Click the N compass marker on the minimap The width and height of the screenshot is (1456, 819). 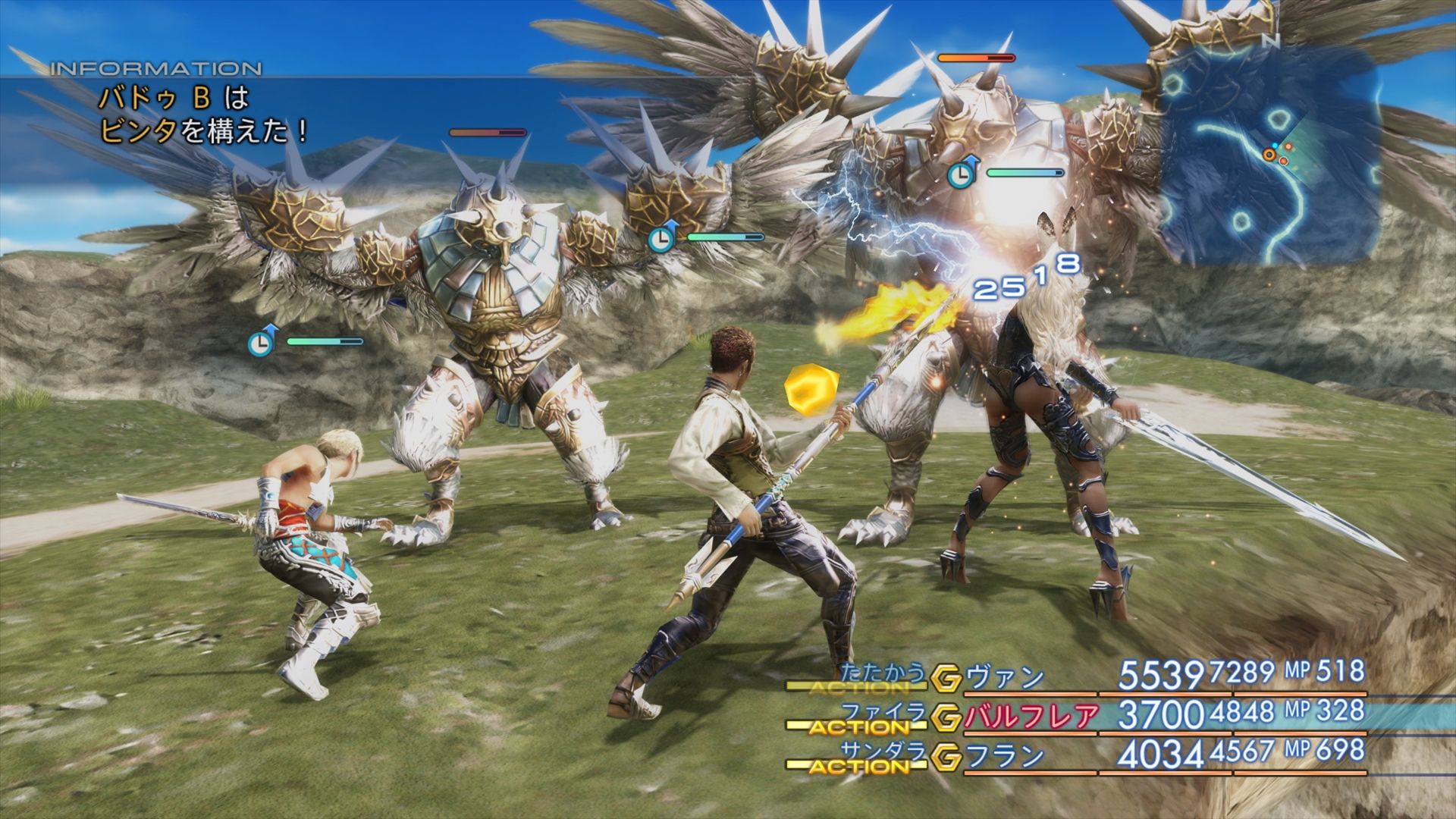1272,42
